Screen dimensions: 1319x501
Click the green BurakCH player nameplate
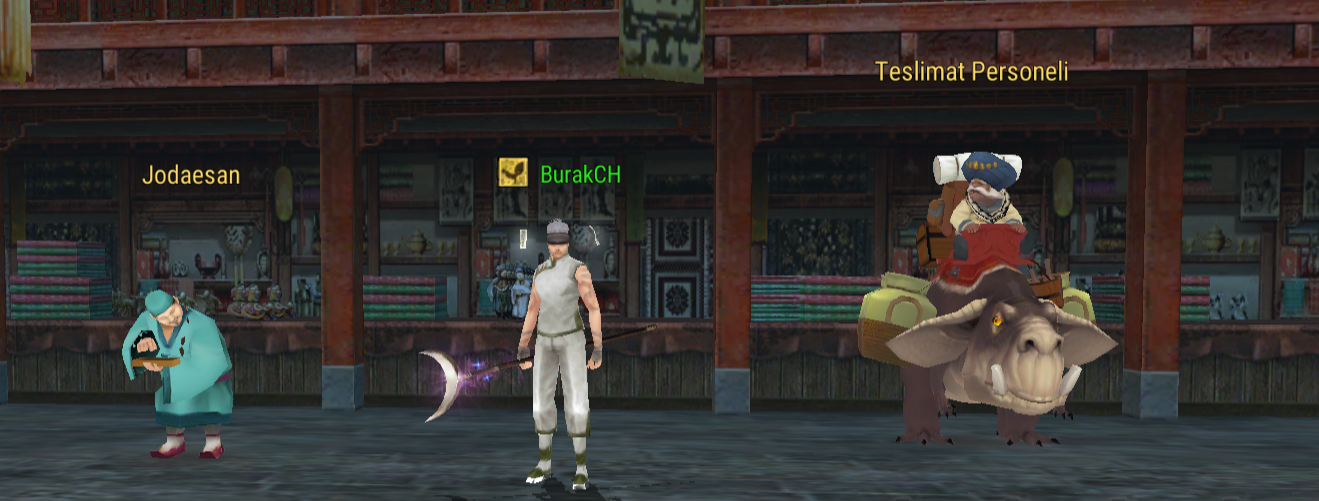[x=580, y=175]
